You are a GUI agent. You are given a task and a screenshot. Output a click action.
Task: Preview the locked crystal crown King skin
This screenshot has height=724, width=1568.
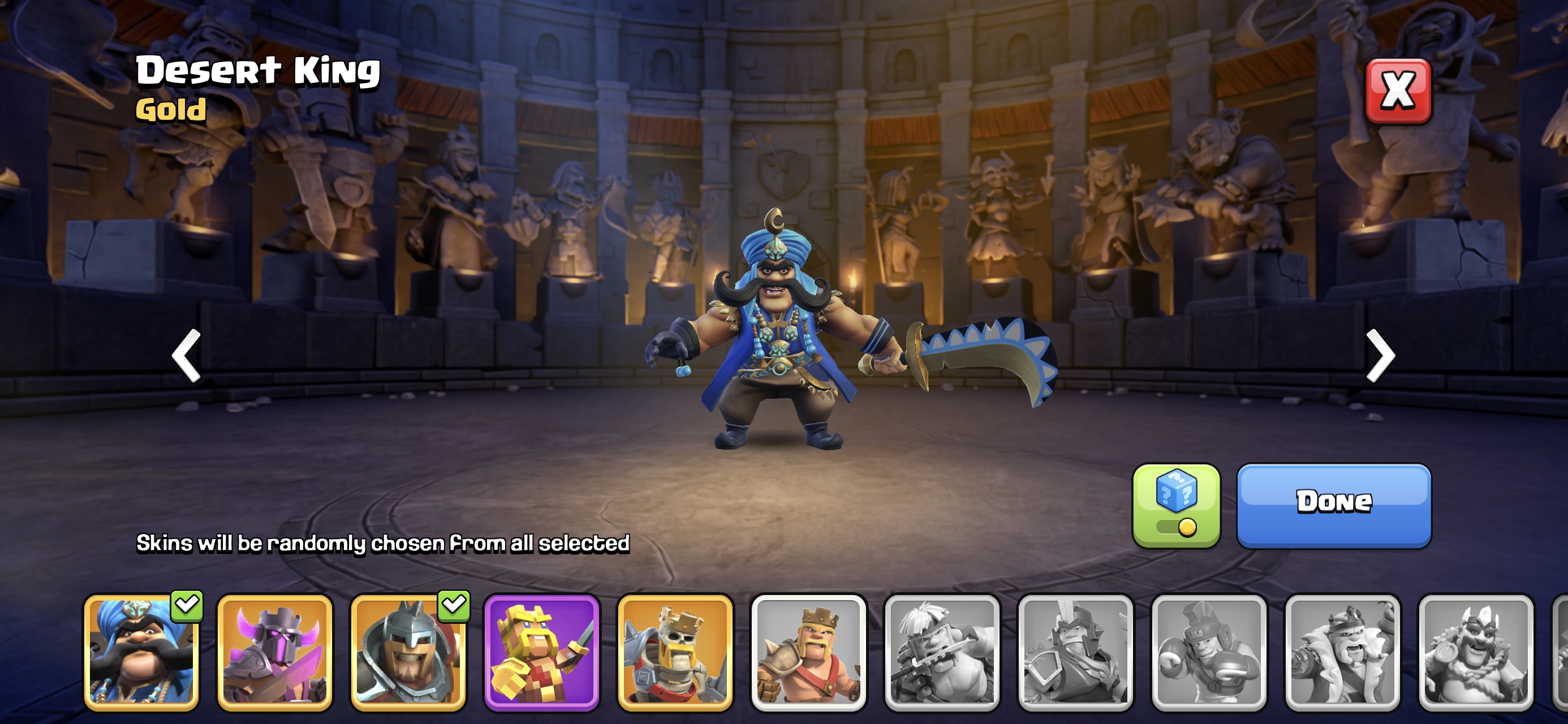(1475, 653)
